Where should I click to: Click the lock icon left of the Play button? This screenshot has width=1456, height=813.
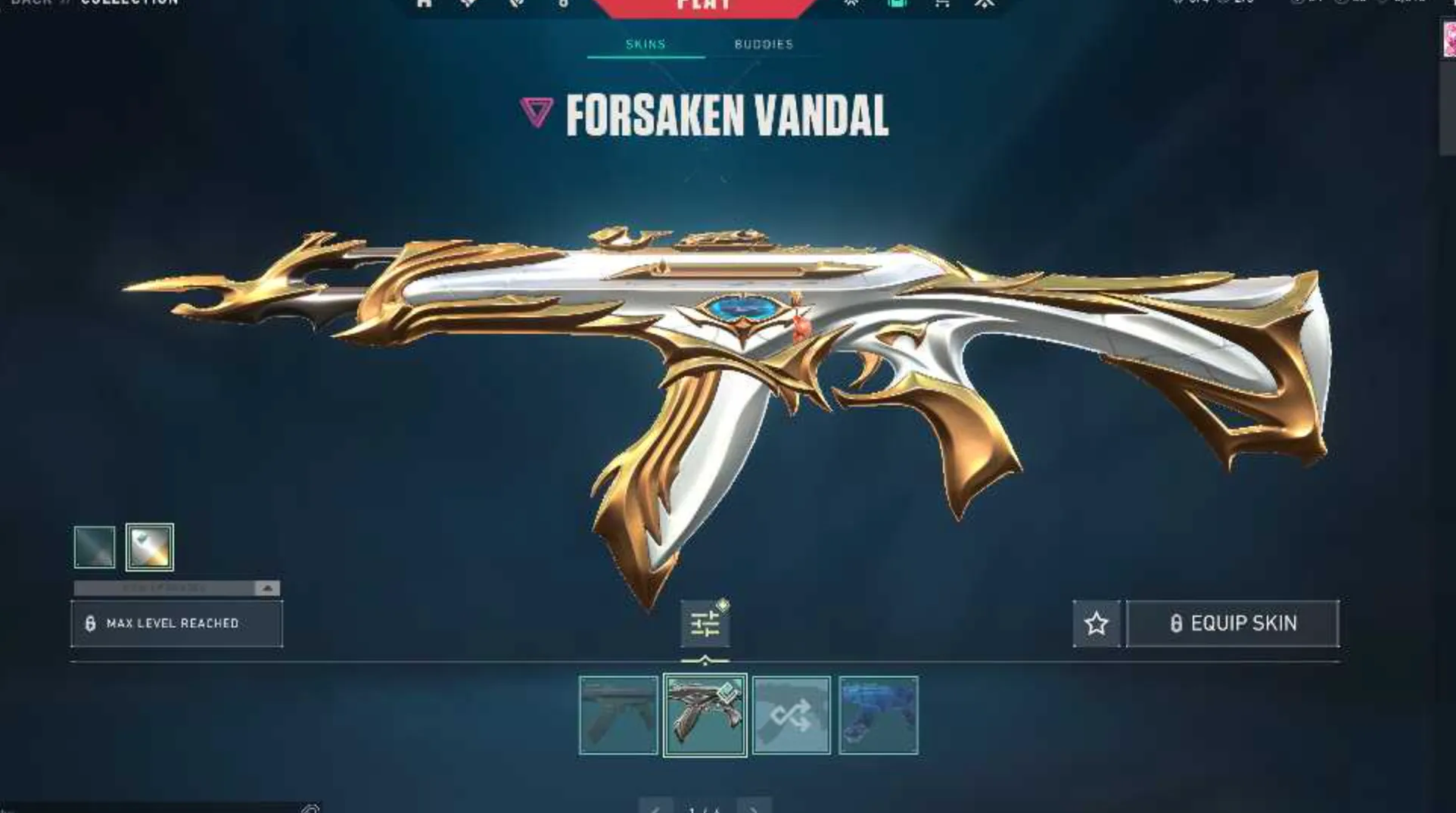click(564, 3)
